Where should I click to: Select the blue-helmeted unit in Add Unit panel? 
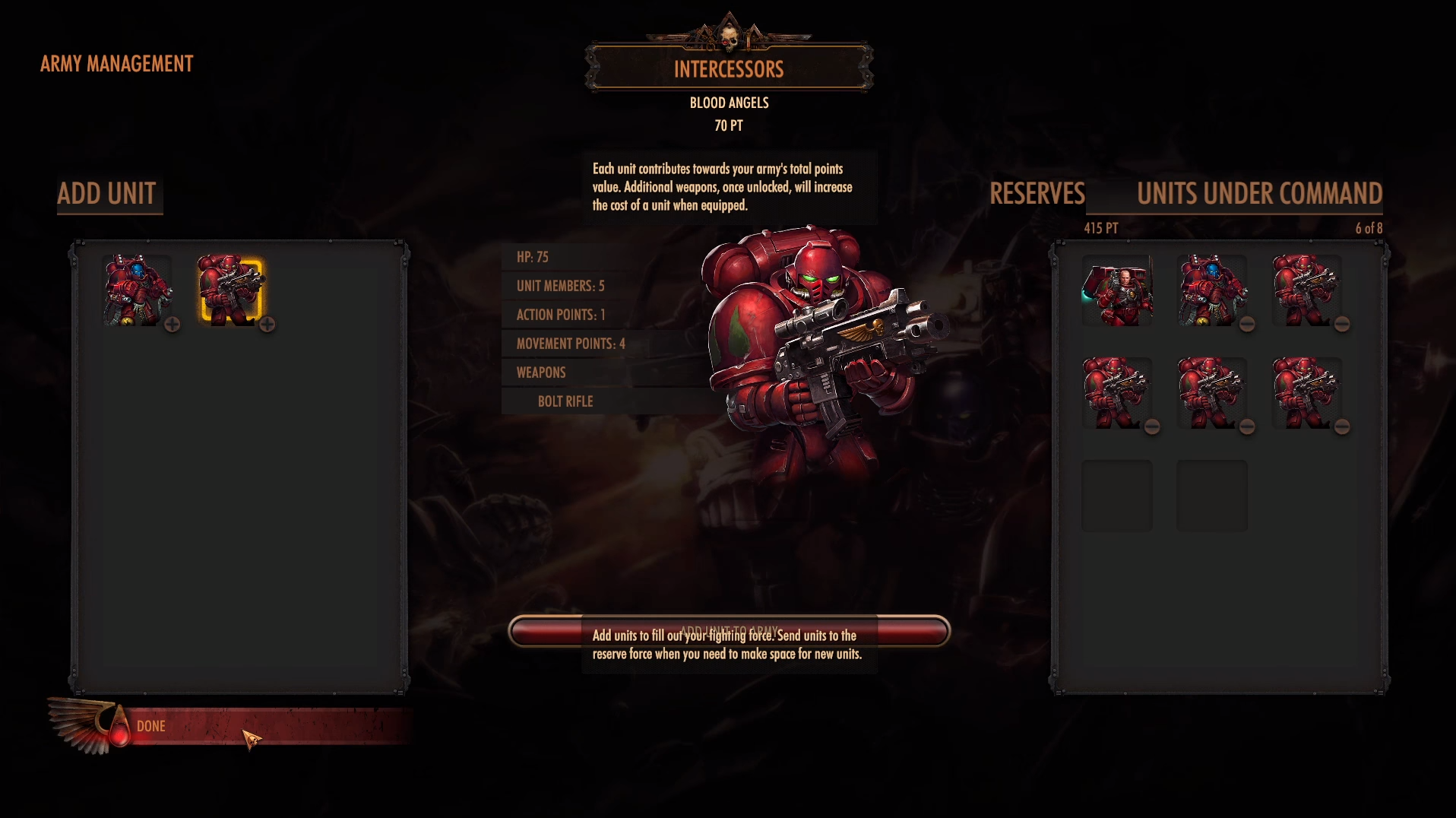pos(136,290)
